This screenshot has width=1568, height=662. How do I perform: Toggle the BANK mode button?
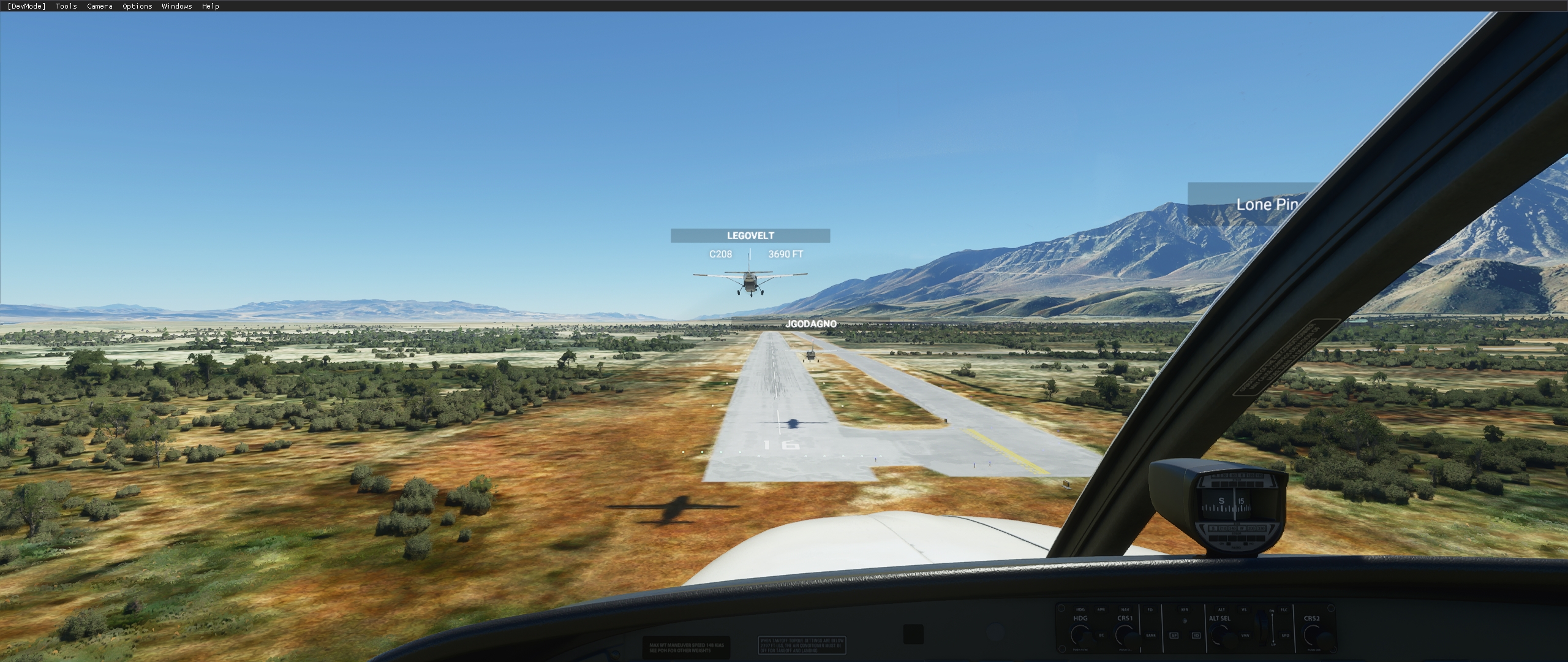click(1151, 635)
